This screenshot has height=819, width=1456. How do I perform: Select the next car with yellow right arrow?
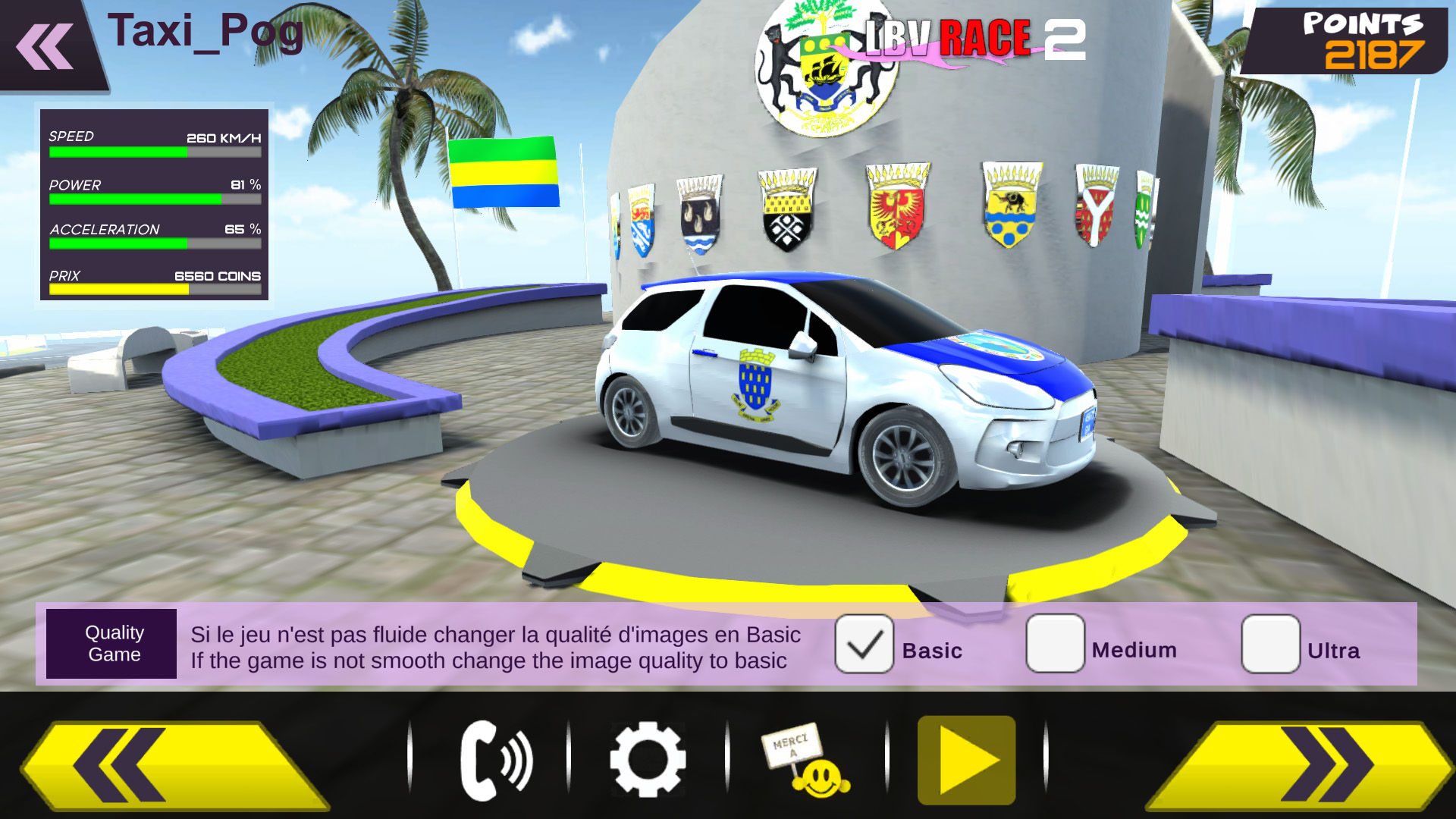1298,764
